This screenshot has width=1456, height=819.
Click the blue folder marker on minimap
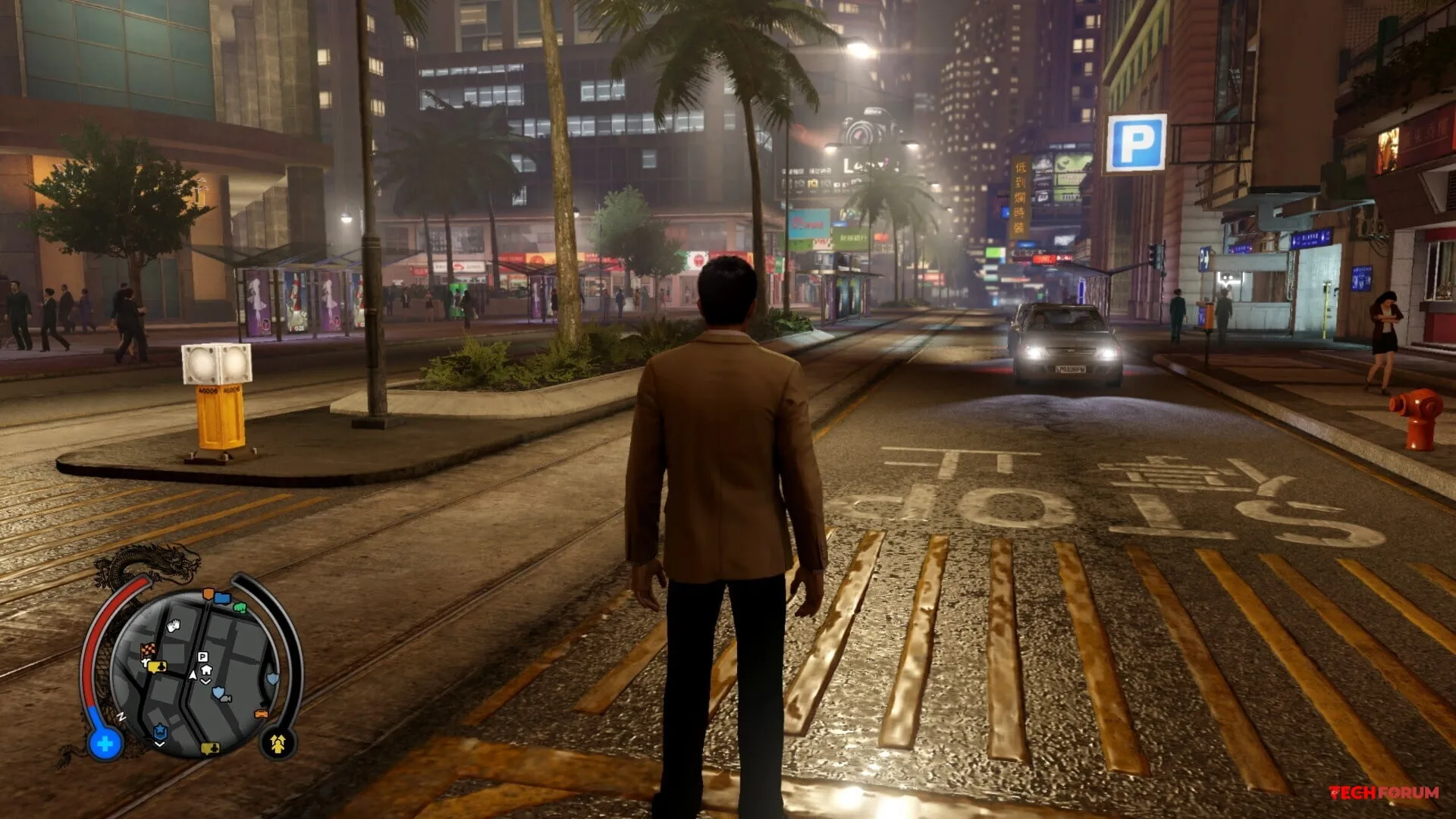[222, 598]
